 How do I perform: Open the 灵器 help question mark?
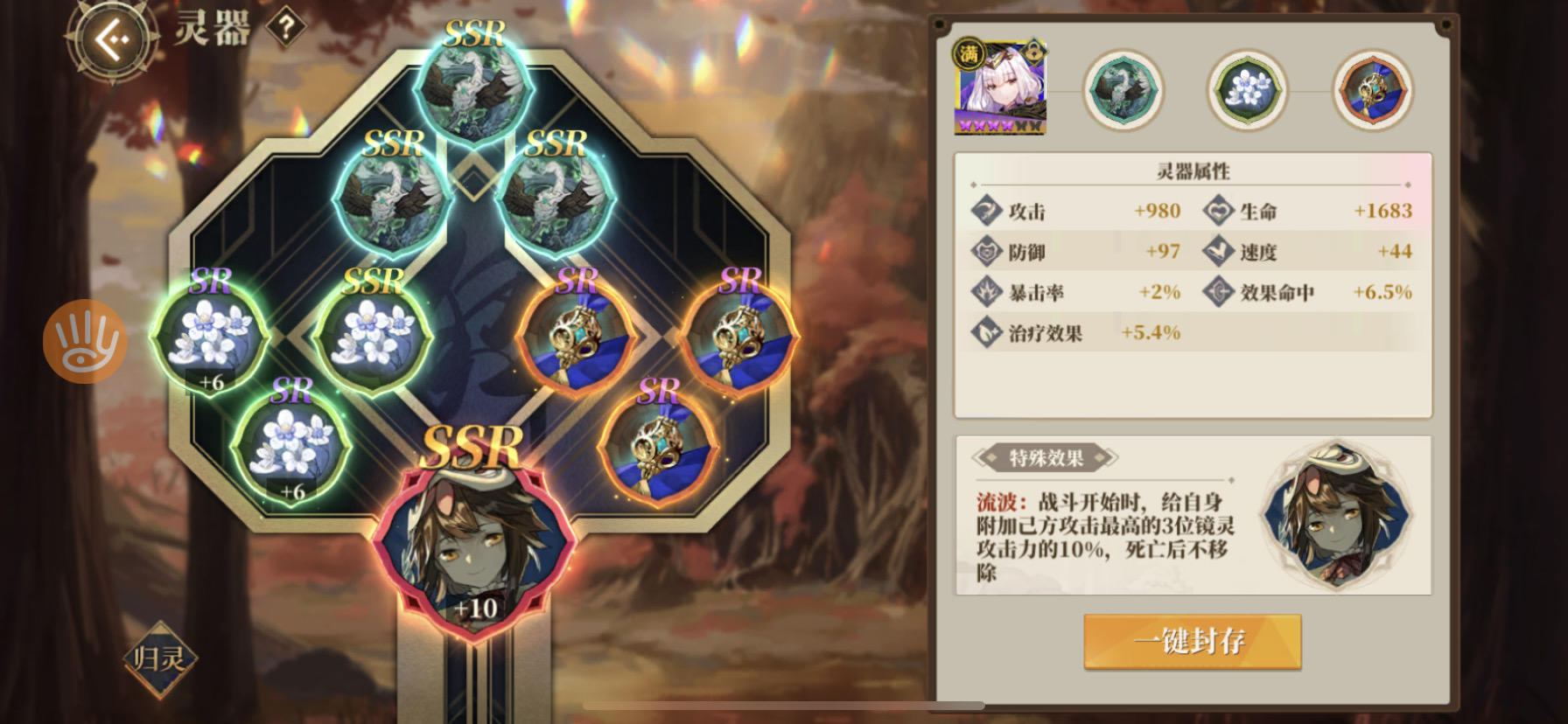(x=285, y=26)
